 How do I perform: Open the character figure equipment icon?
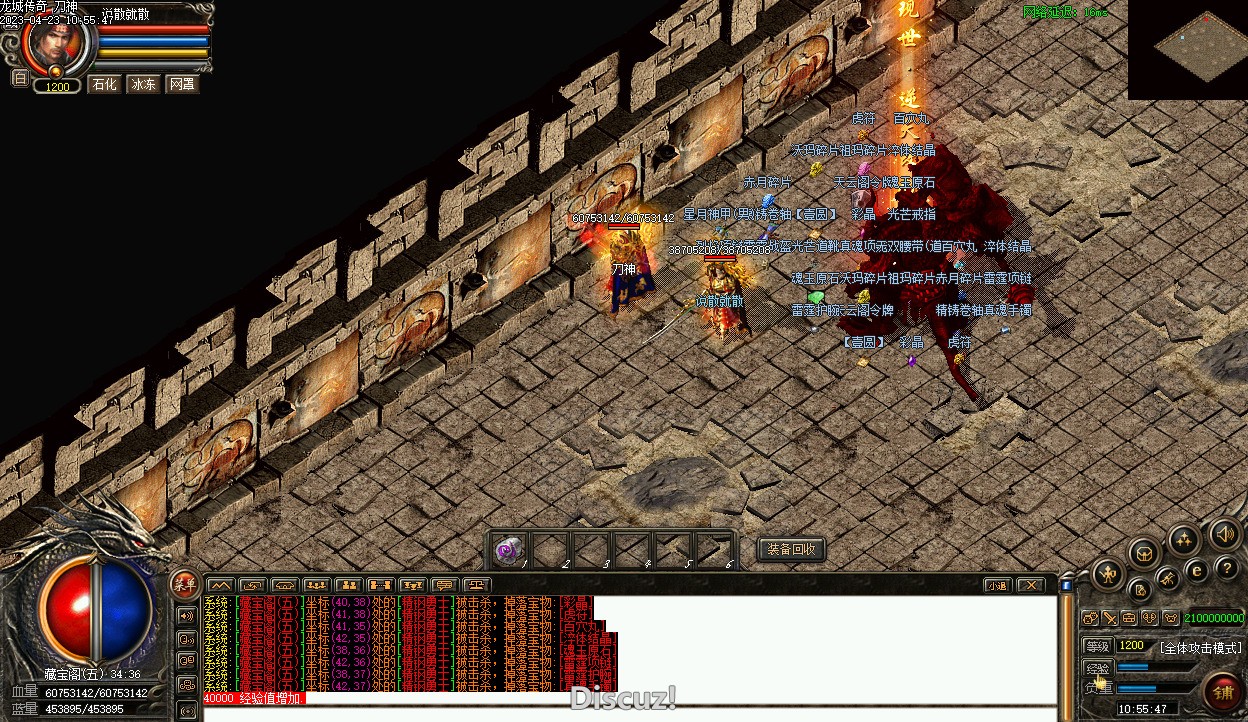pyautogui.click(x=1109, y=574)
